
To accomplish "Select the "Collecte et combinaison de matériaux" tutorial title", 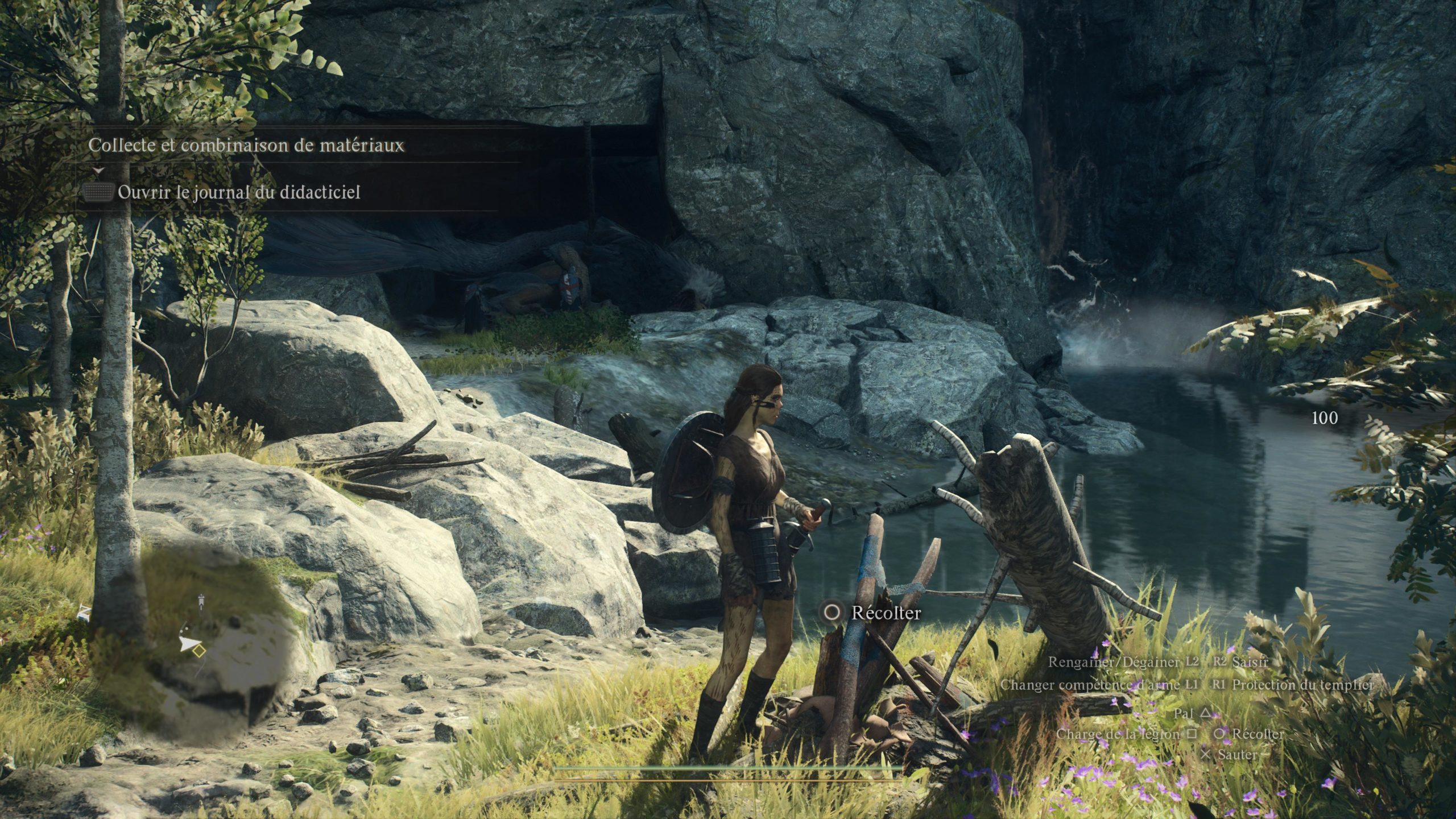I will [246, 146].
